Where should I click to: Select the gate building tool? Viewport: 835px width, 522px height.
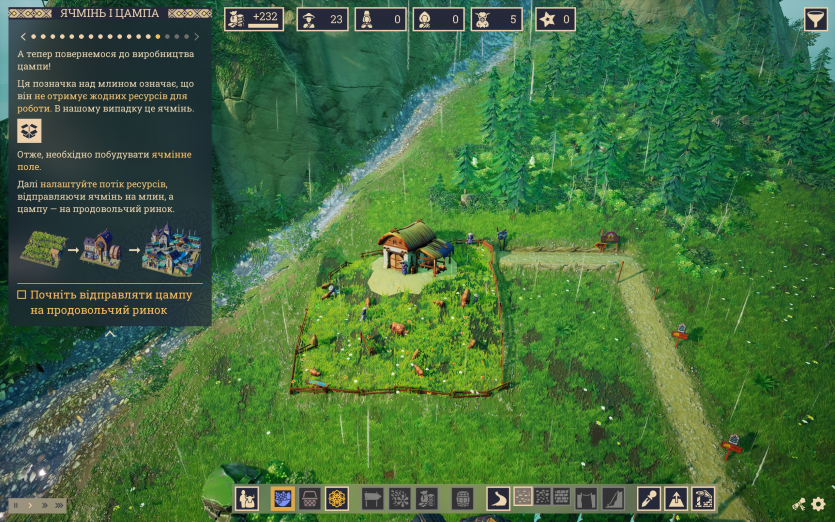tap(586, 497)
